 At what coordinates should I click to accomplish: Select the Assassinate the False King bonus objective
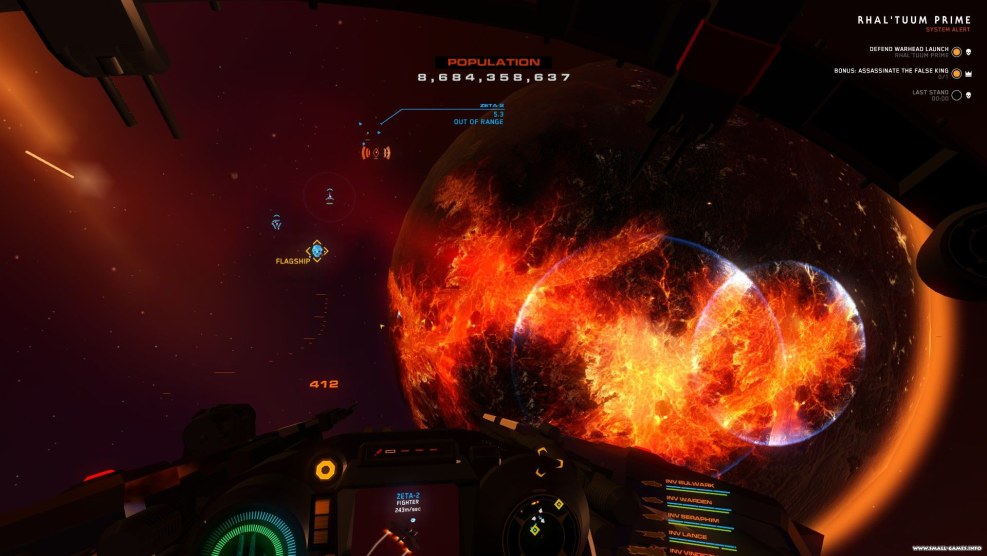point(893,73)
